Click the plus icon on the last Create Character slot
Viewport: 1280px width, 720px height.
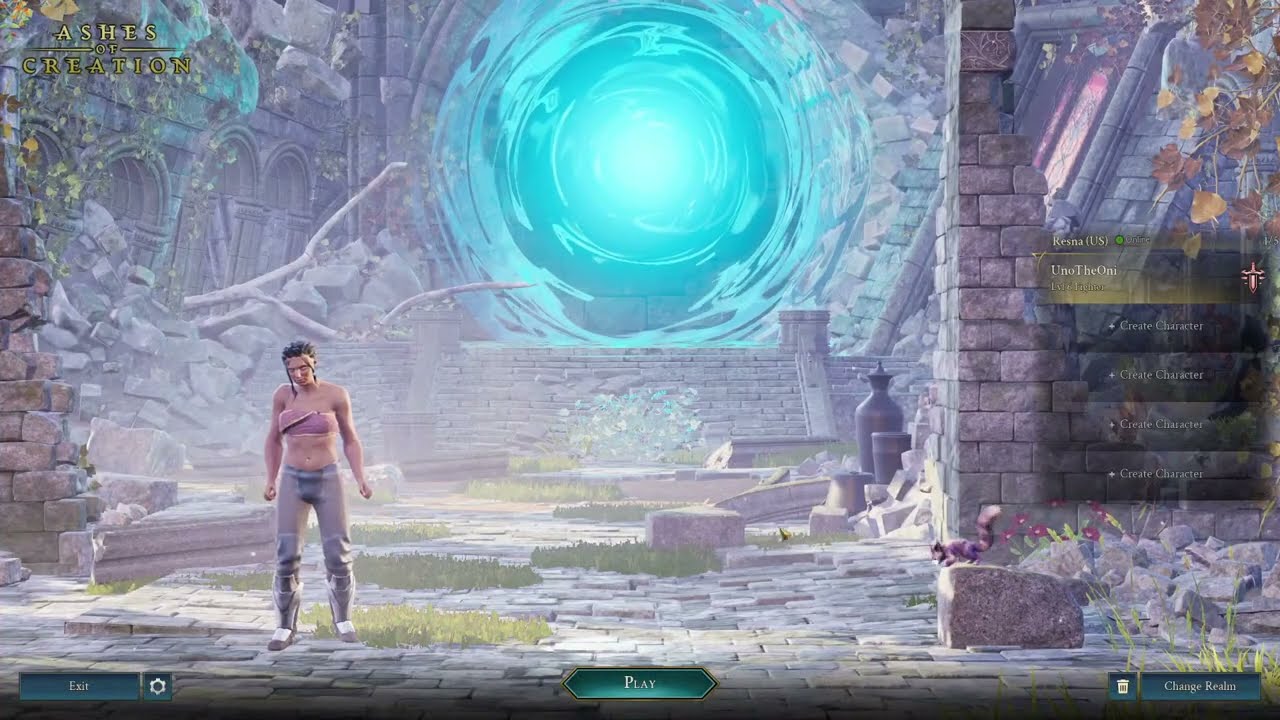pos(1114,473)
